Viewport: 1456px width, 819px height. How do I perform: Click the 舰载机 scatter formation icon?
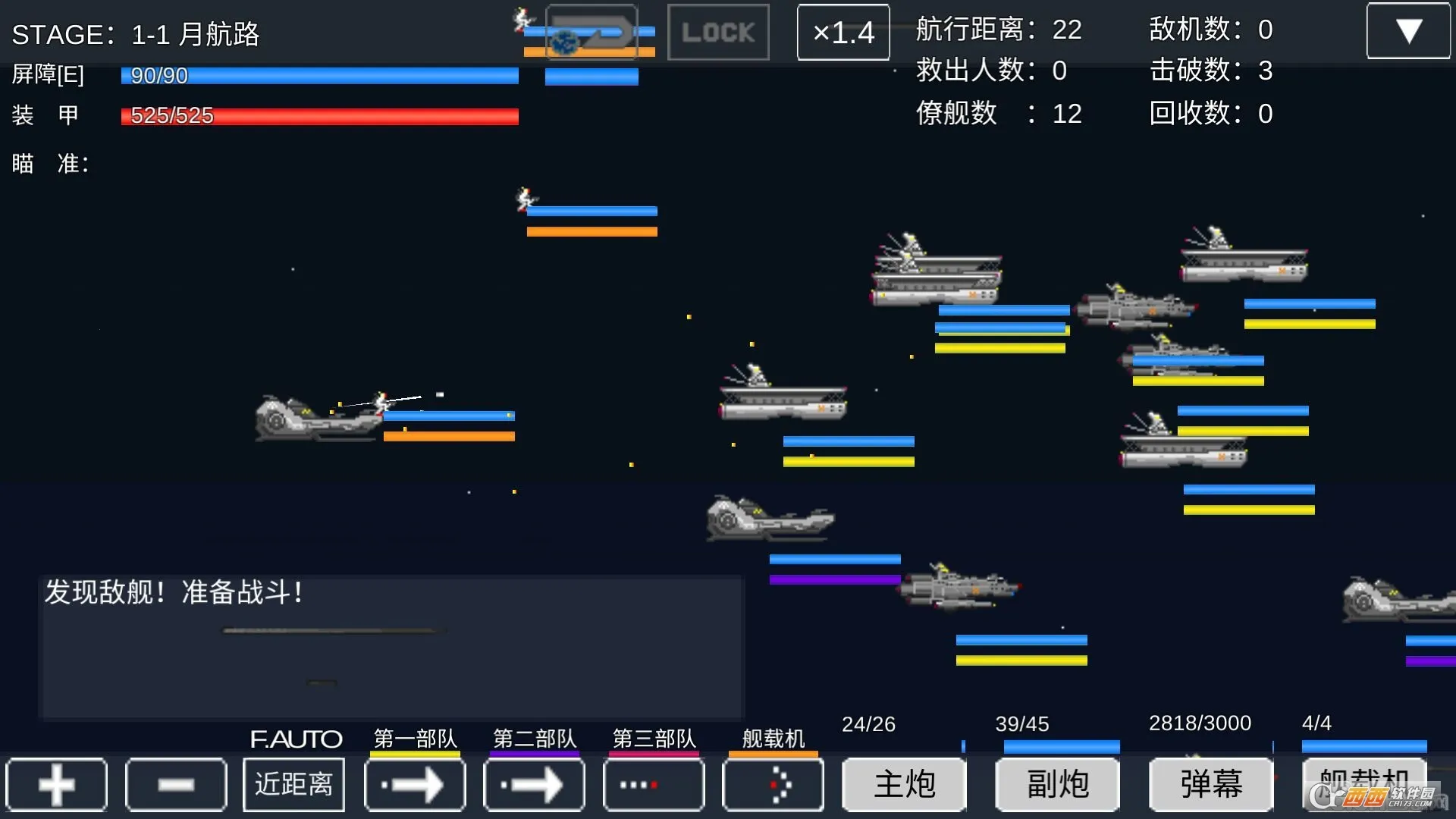tap(773, 785)
